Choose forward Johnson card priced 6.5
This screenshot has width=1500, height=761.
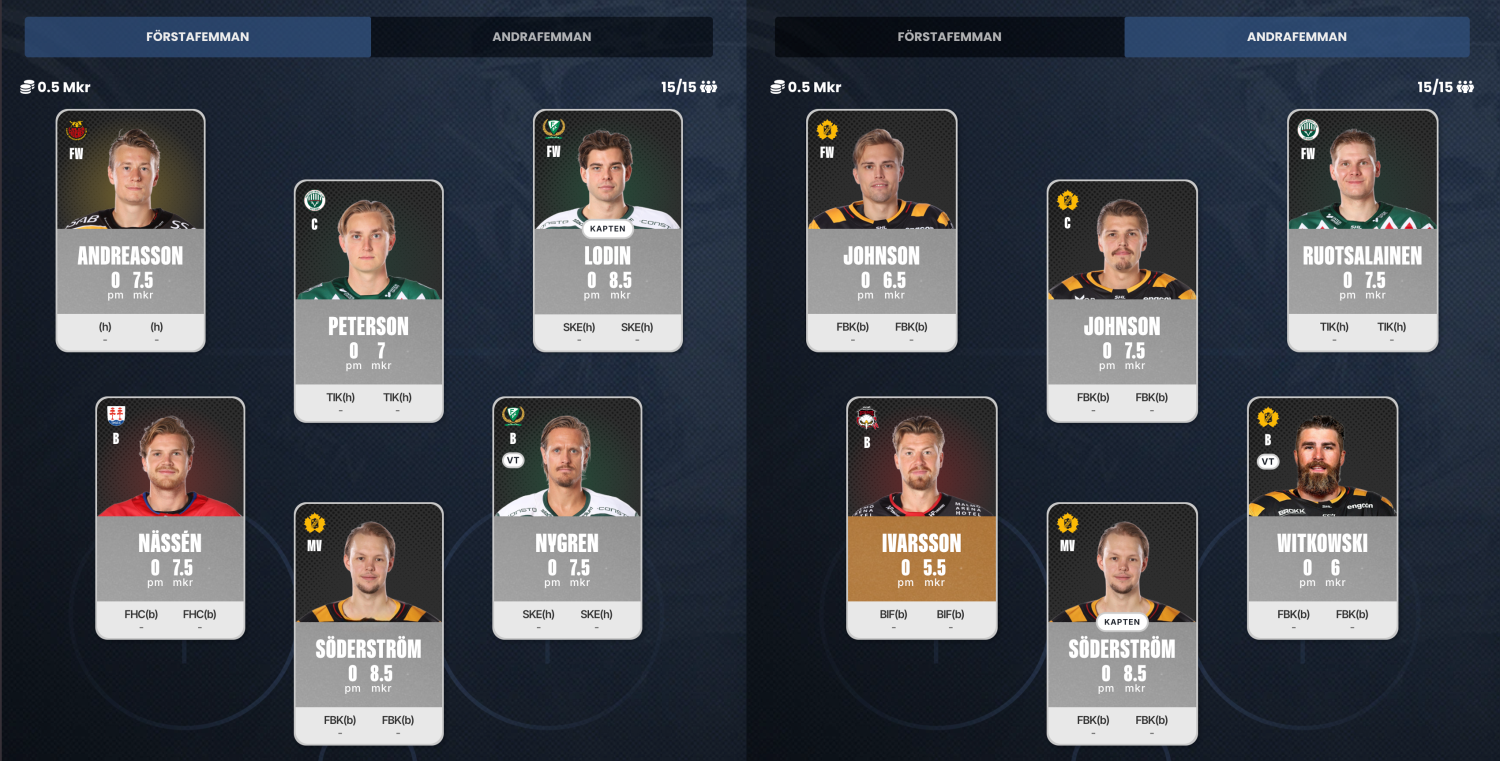[x=881, y=230]
